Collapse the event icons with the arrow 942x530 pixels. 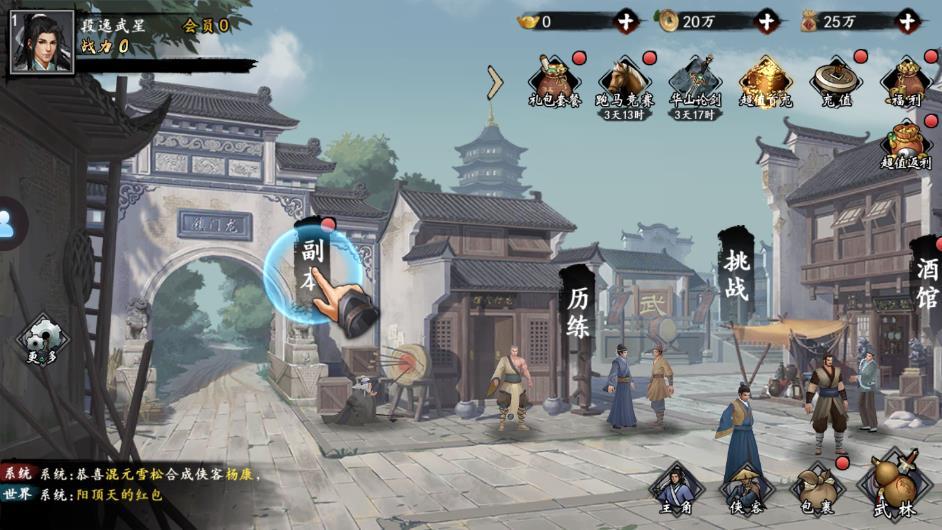pos(494,83)
